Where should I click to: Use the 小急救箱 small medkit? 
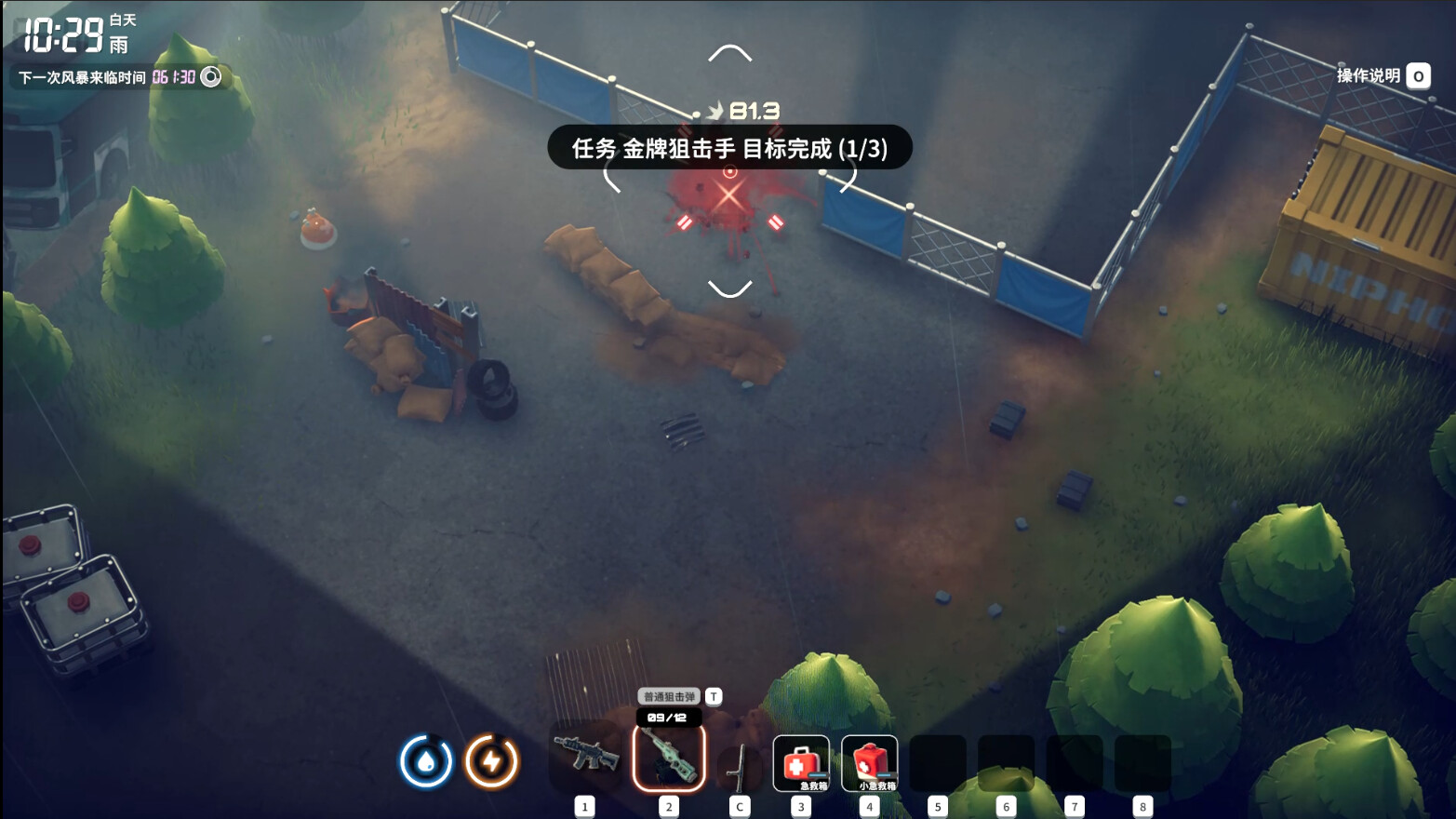(869, 763)
